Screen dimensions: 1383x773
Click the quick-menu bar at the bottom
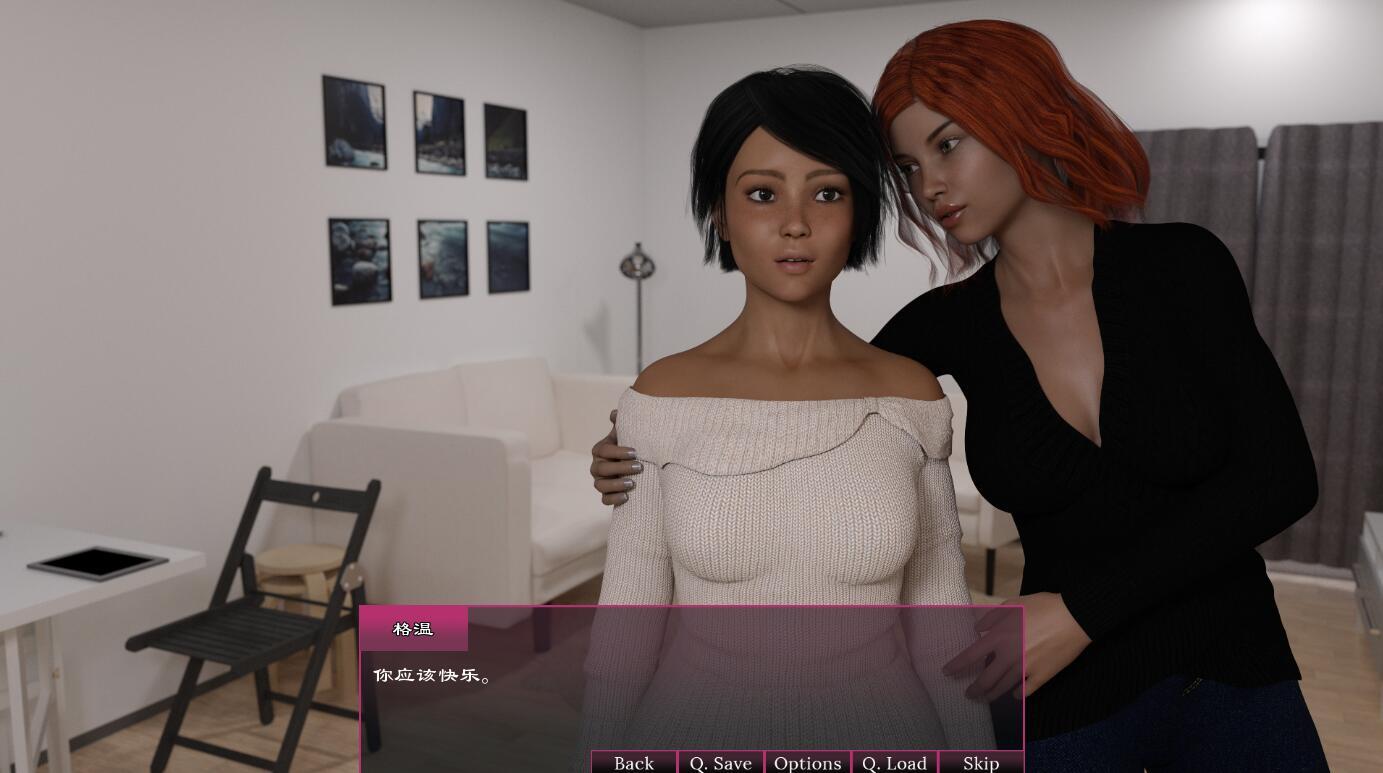coord(806,762)
